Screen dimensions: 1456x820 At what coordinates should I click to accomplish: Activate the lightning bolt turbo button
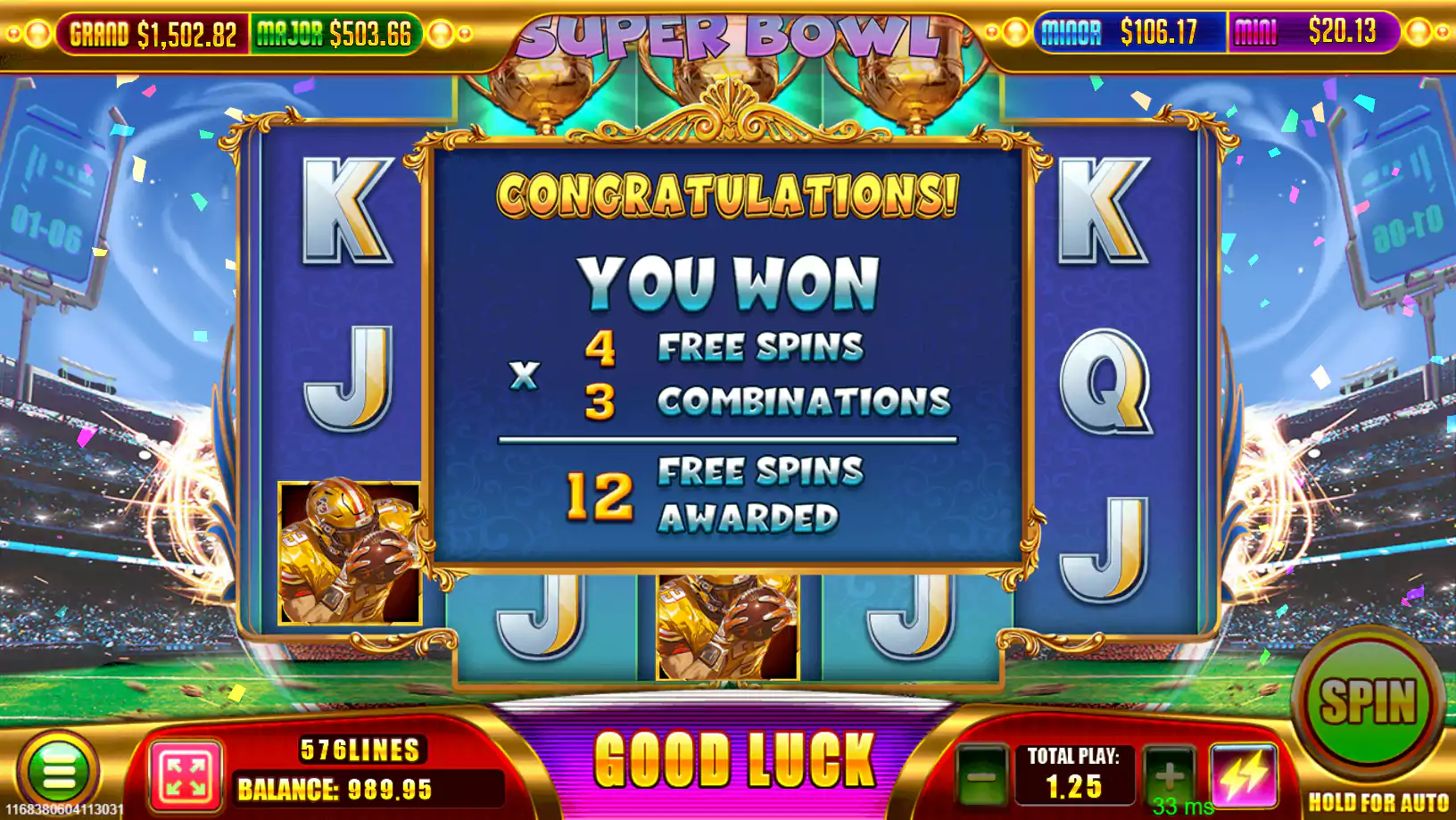tap(1244, 774)
